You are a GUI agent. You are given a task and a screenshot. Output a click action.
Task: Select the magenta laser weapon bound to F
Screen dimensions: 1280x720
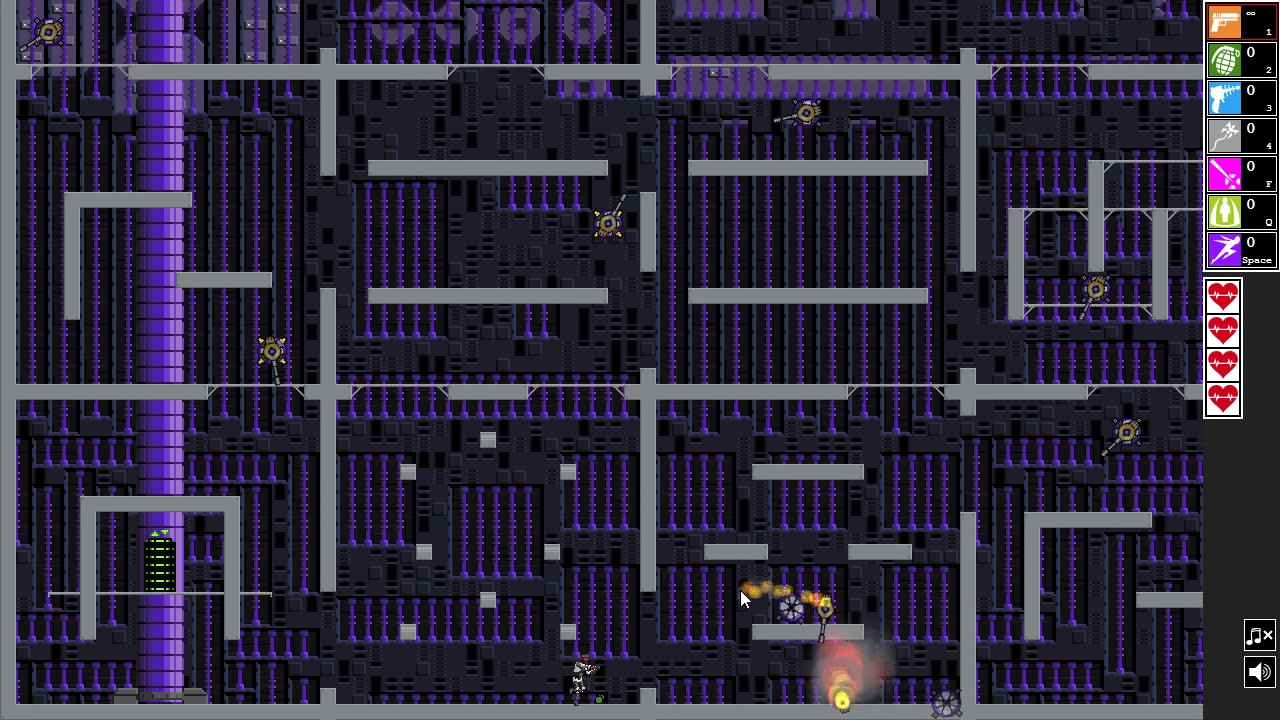tap(1225, 173)
